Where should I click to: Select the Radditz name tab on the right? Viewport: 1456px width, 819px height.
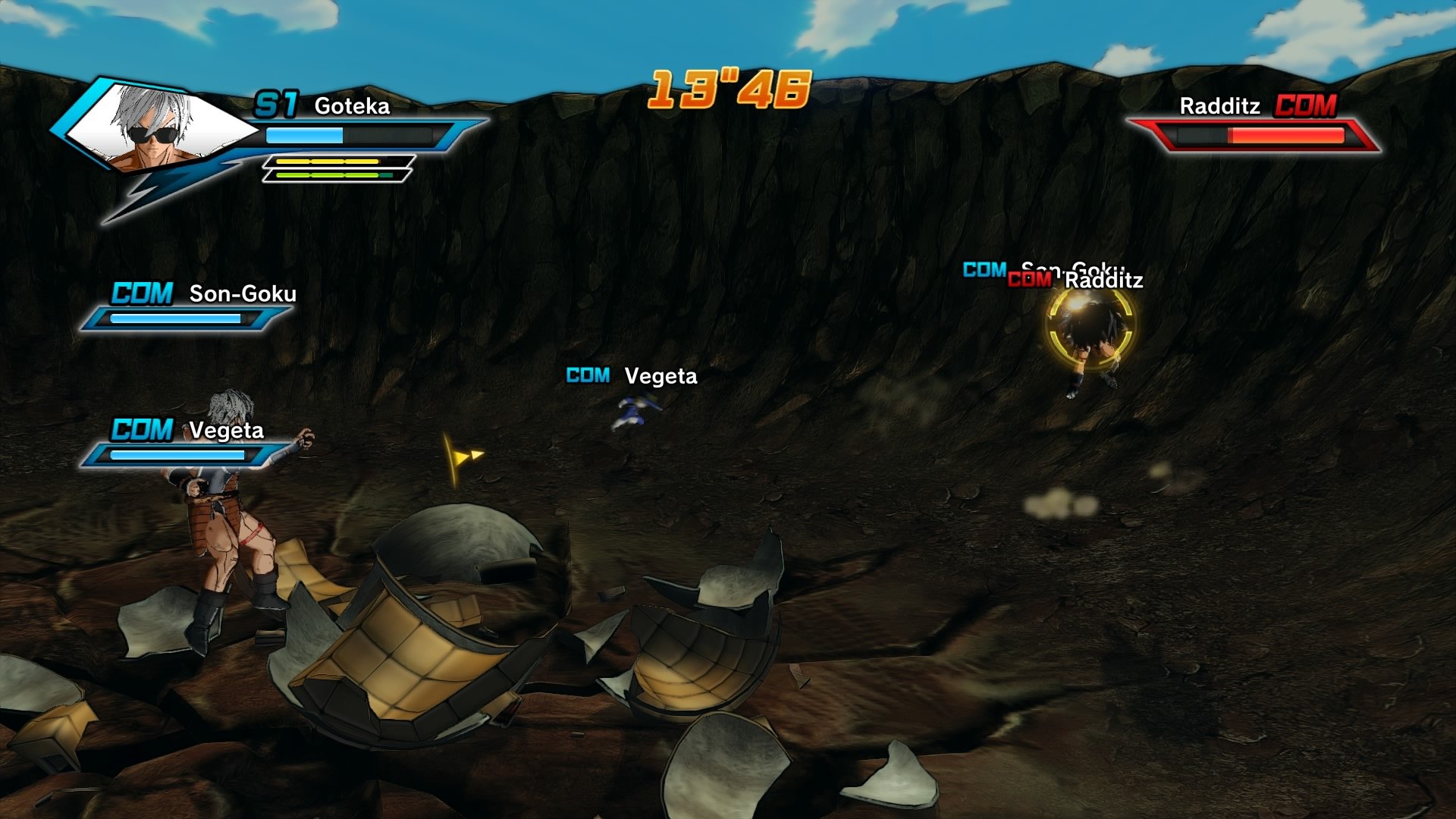pyautogui.click(x=1219, y=107)
